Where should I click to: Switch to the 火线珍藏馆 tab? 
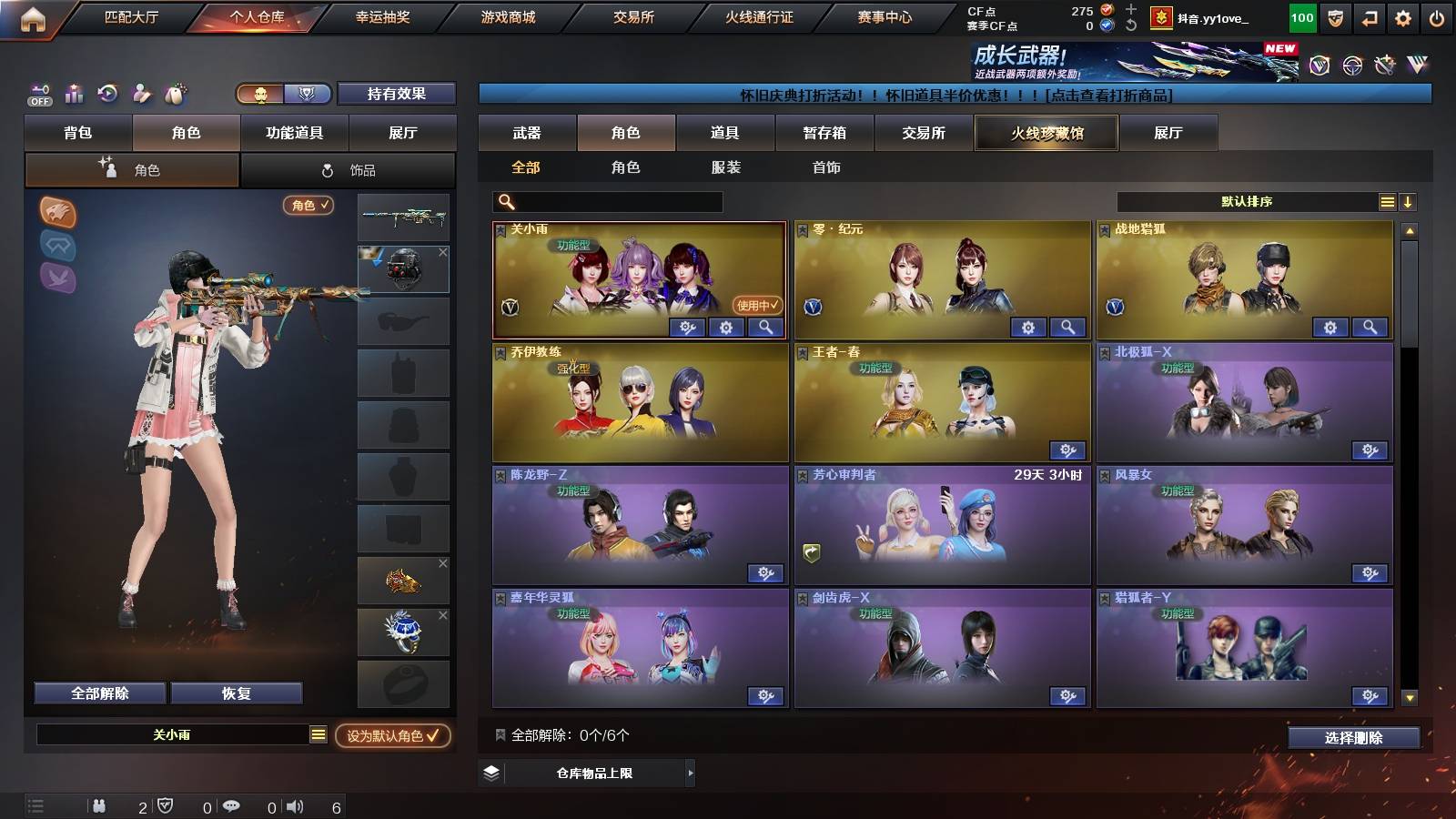point(1046,133)
